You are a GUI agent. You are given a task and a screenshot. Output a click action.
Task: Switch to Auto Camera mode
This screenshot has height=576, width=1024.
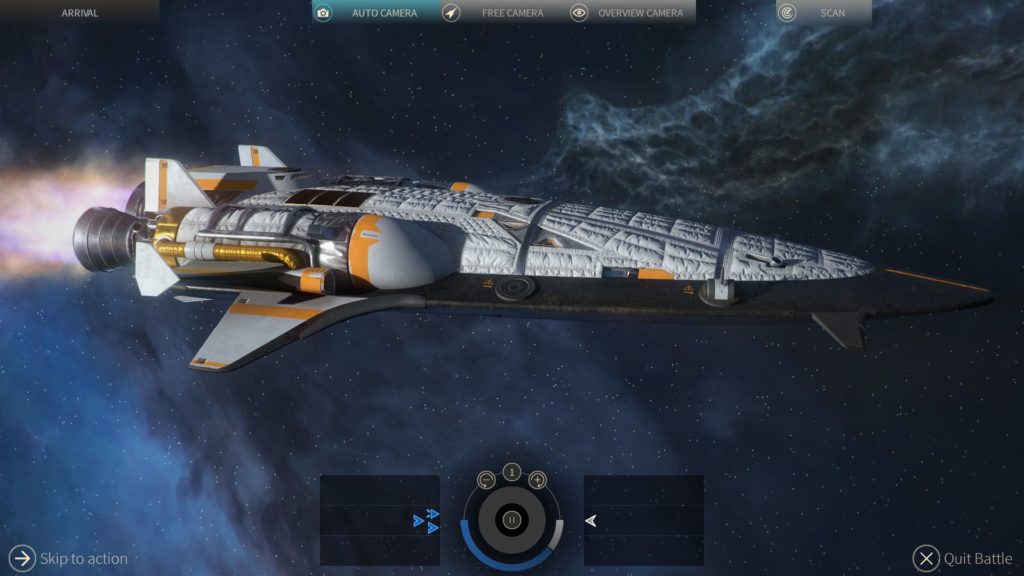point(372,13)
